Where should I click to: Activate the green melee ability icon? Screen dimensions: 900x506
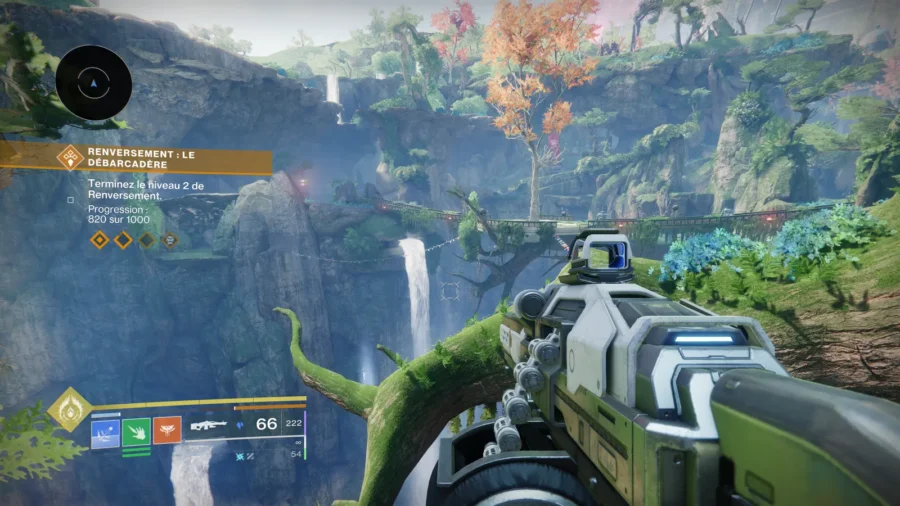(136, 432)
